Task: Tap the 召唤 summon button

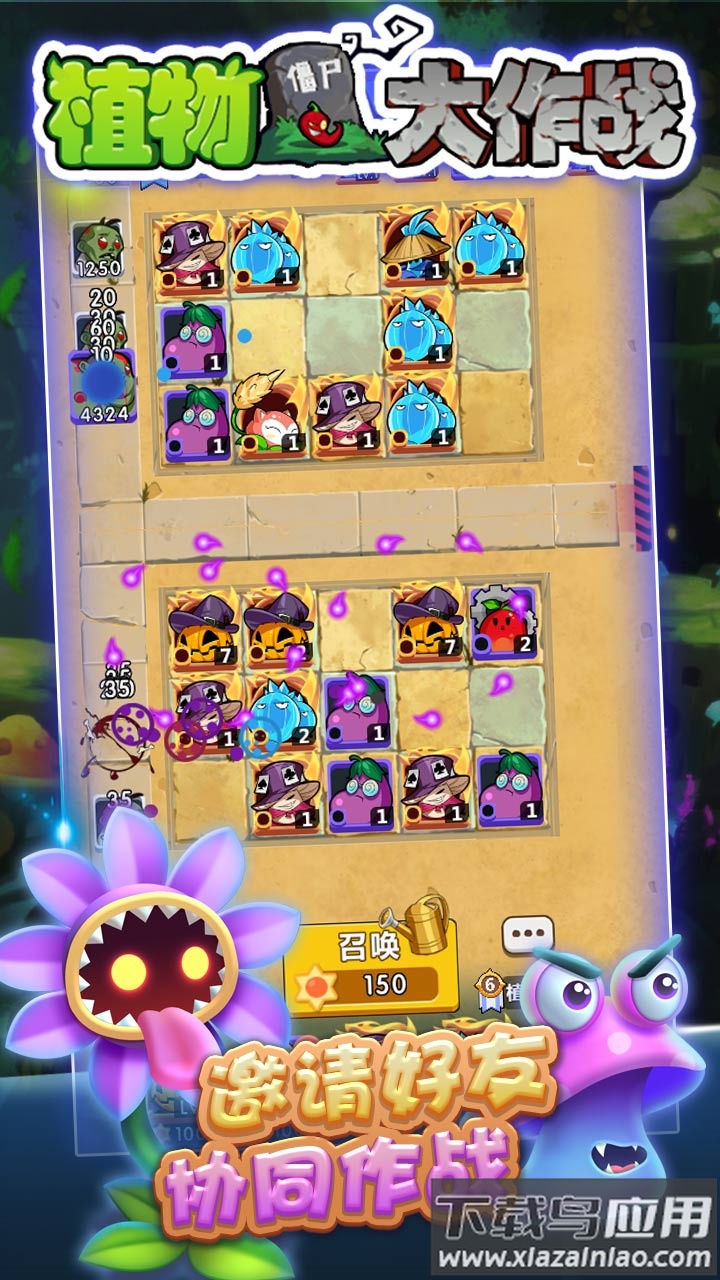Action: (370, 966)
